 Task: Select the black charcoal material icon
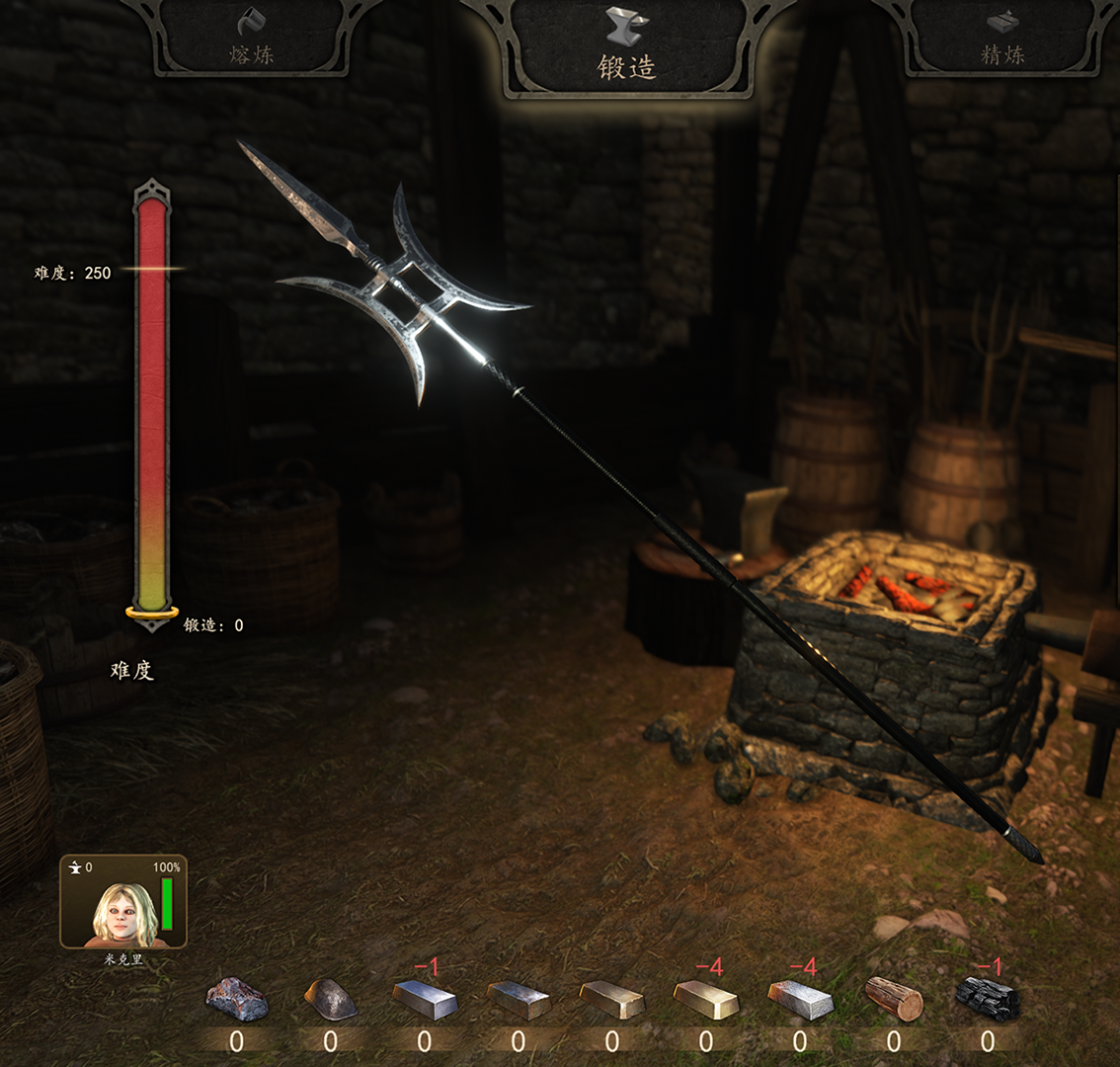coord(988,999)
